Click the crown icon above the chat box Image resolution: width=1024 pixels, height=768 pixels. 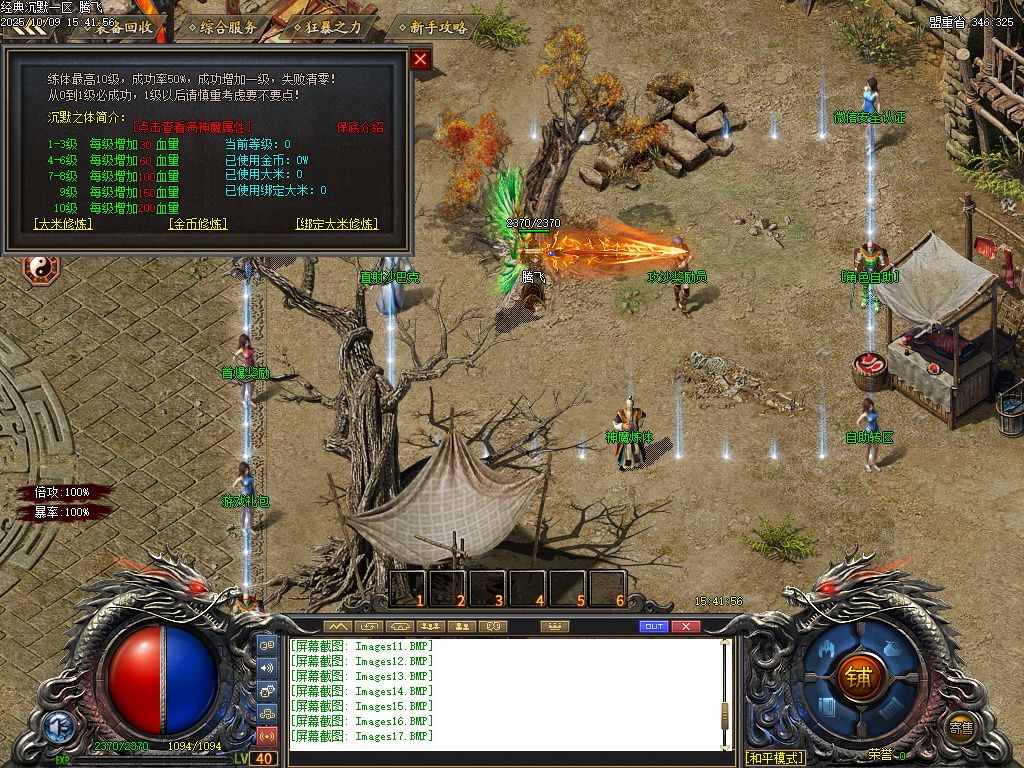pos(553,627)
